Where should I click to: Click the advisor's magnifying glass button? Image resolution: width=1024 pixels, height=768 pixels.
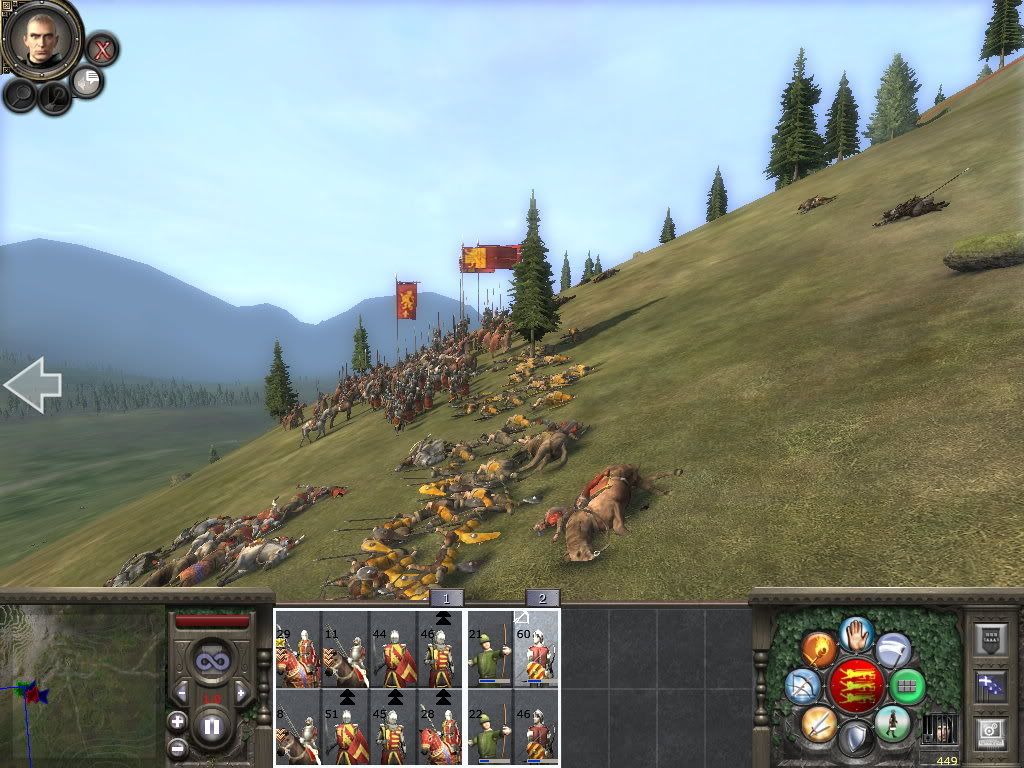tap(20, 94)
